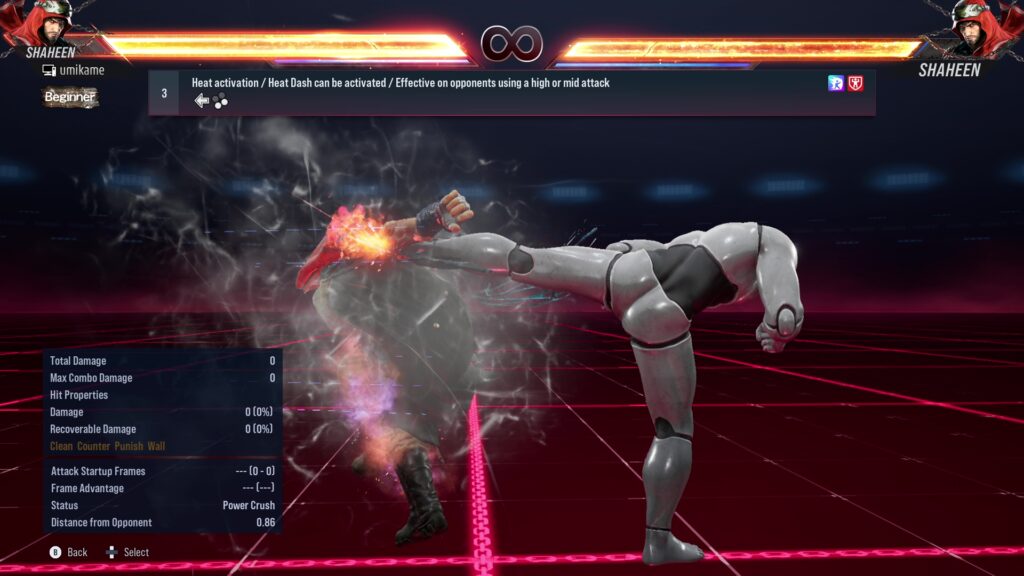Image resolution: width=1024 pixels, height=576 pixels.
Task: Click the red Power Crush property icon
Action: 856,84
